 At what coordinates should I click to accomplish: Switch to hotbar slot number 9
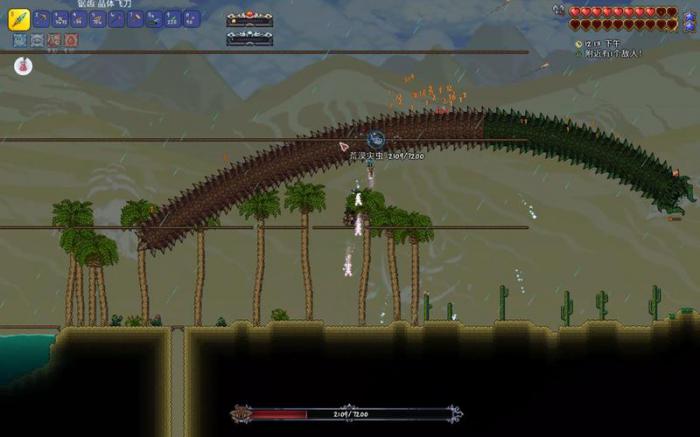point(172,19)
